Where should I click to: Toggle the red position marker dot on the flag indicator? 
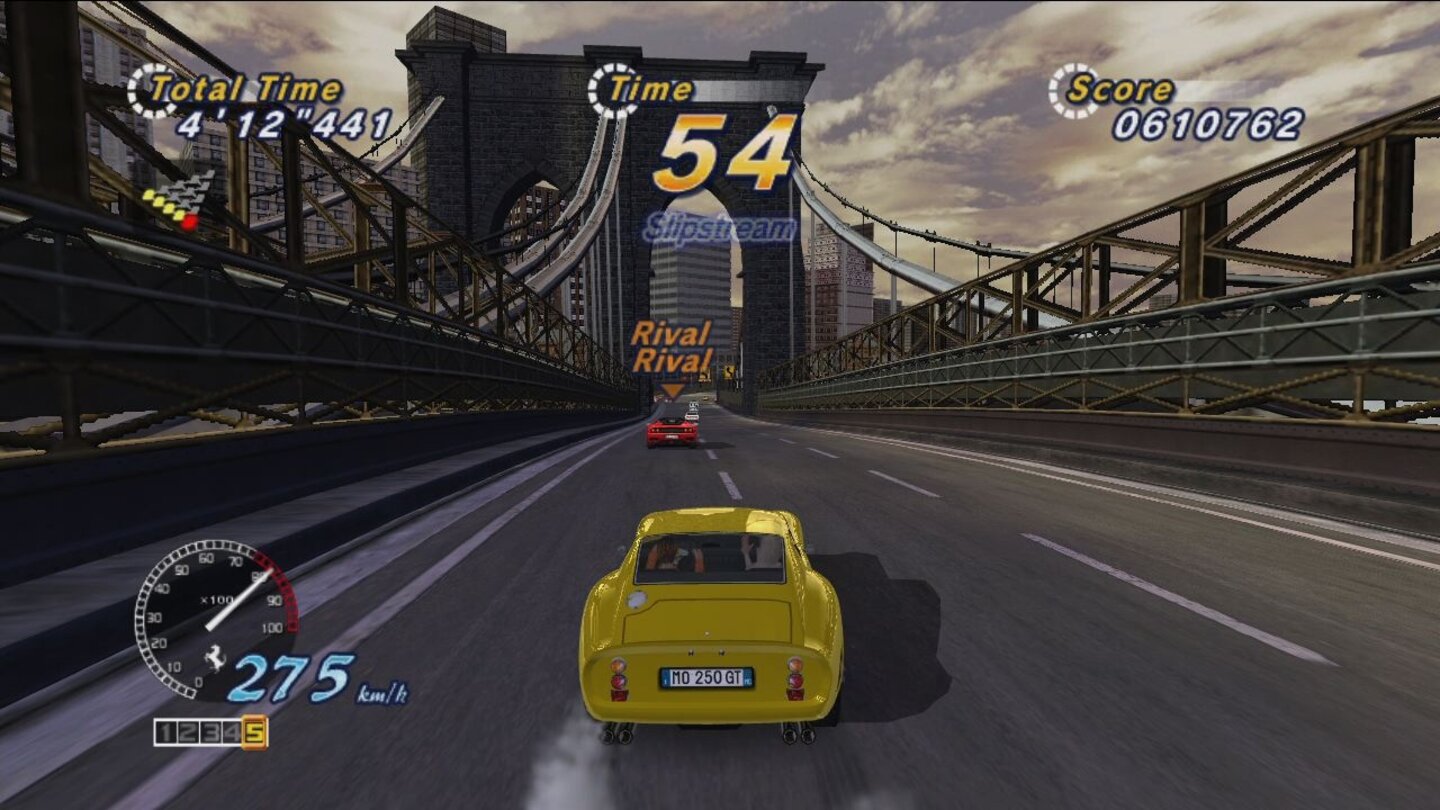190,222
